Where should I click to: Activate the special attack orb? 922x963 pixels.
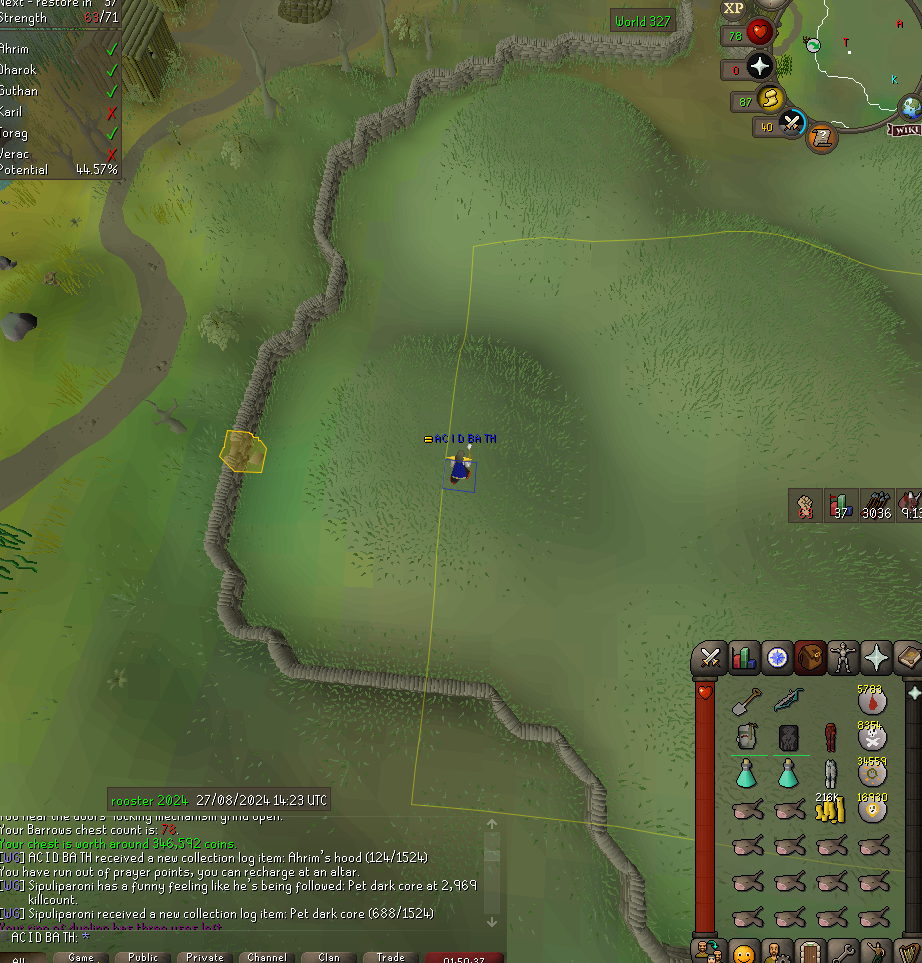[x=792, y=124]
